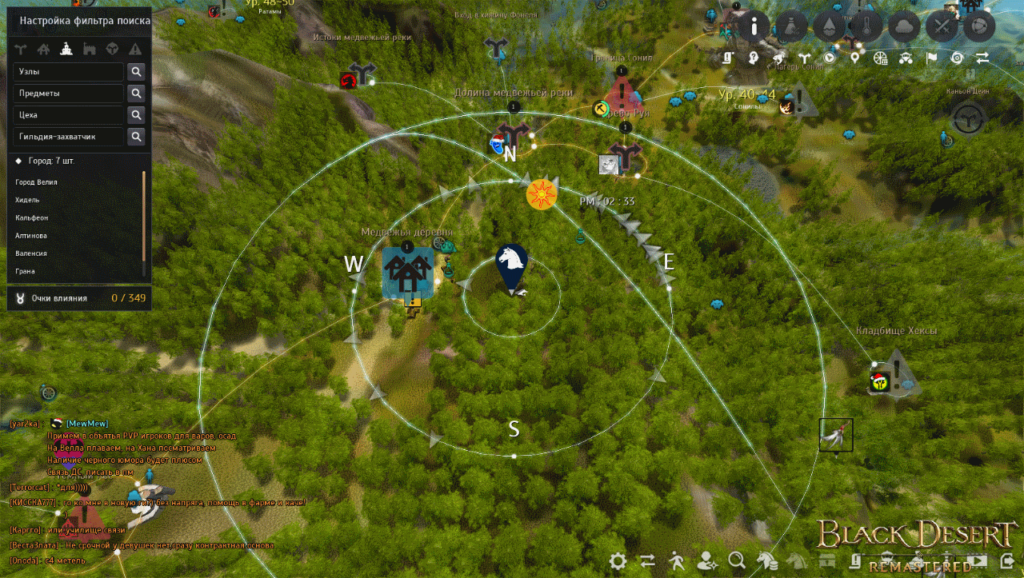Select Город Велия in the city list
Screen dimensions: 1024x578
(37, 182)
